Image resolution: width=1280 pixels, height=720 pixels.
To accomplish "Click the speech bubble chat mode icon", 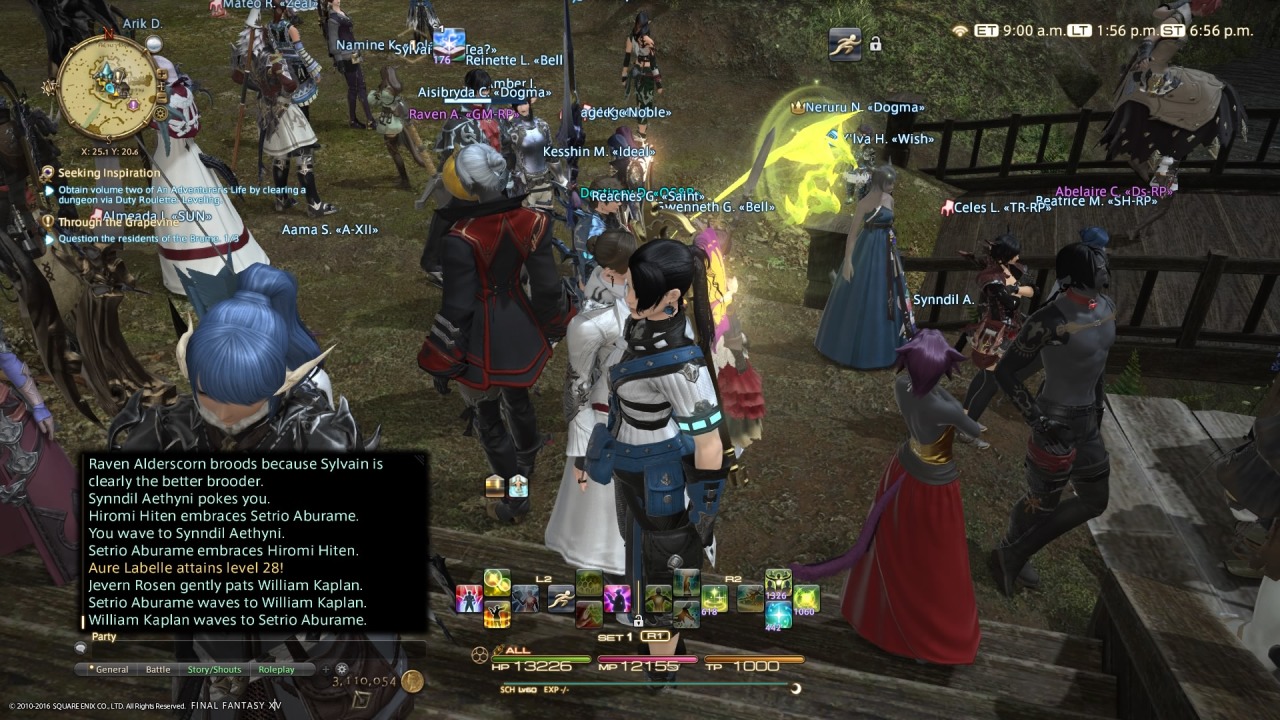I will point(81,648).
